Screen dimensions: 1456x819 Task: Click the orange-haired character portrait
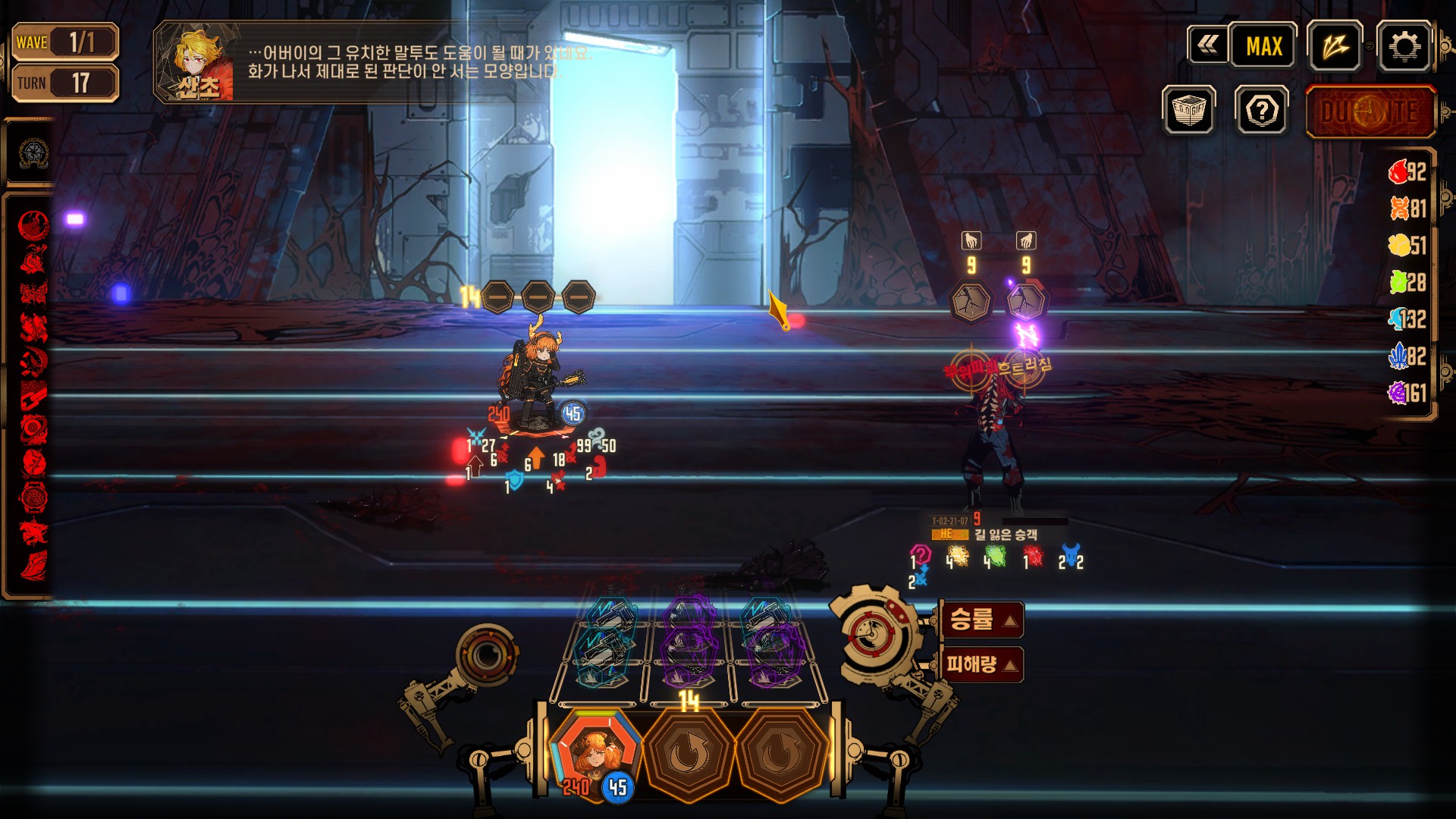point(595,752)
